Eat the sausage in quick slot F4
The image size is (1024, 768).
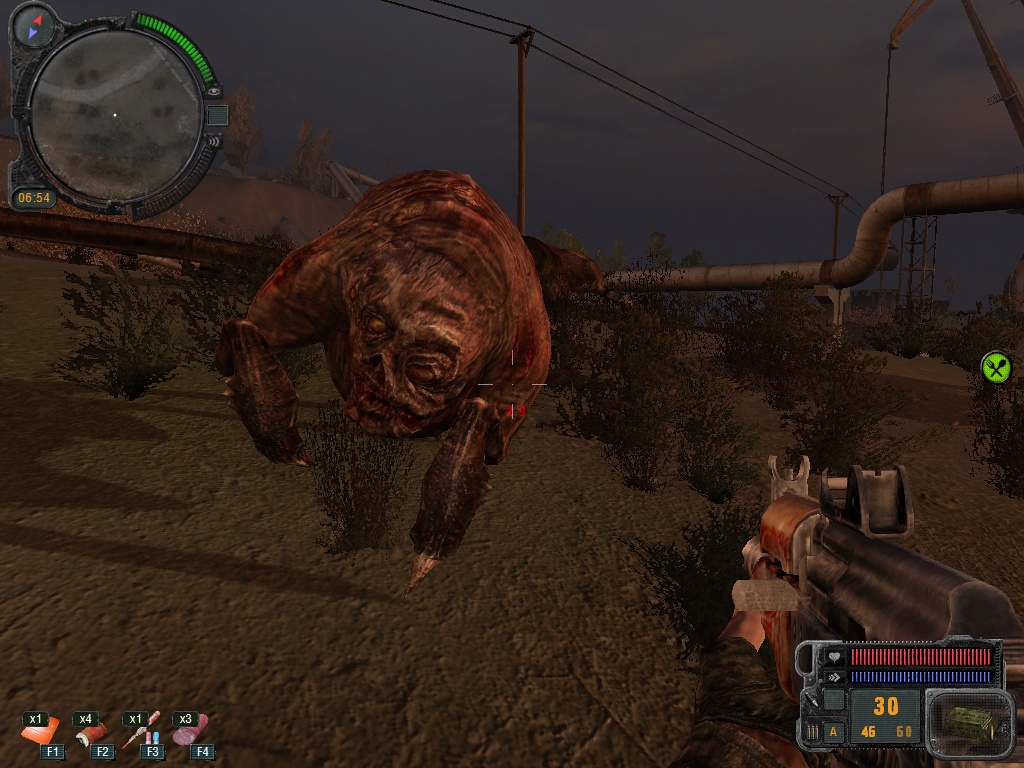192,732
